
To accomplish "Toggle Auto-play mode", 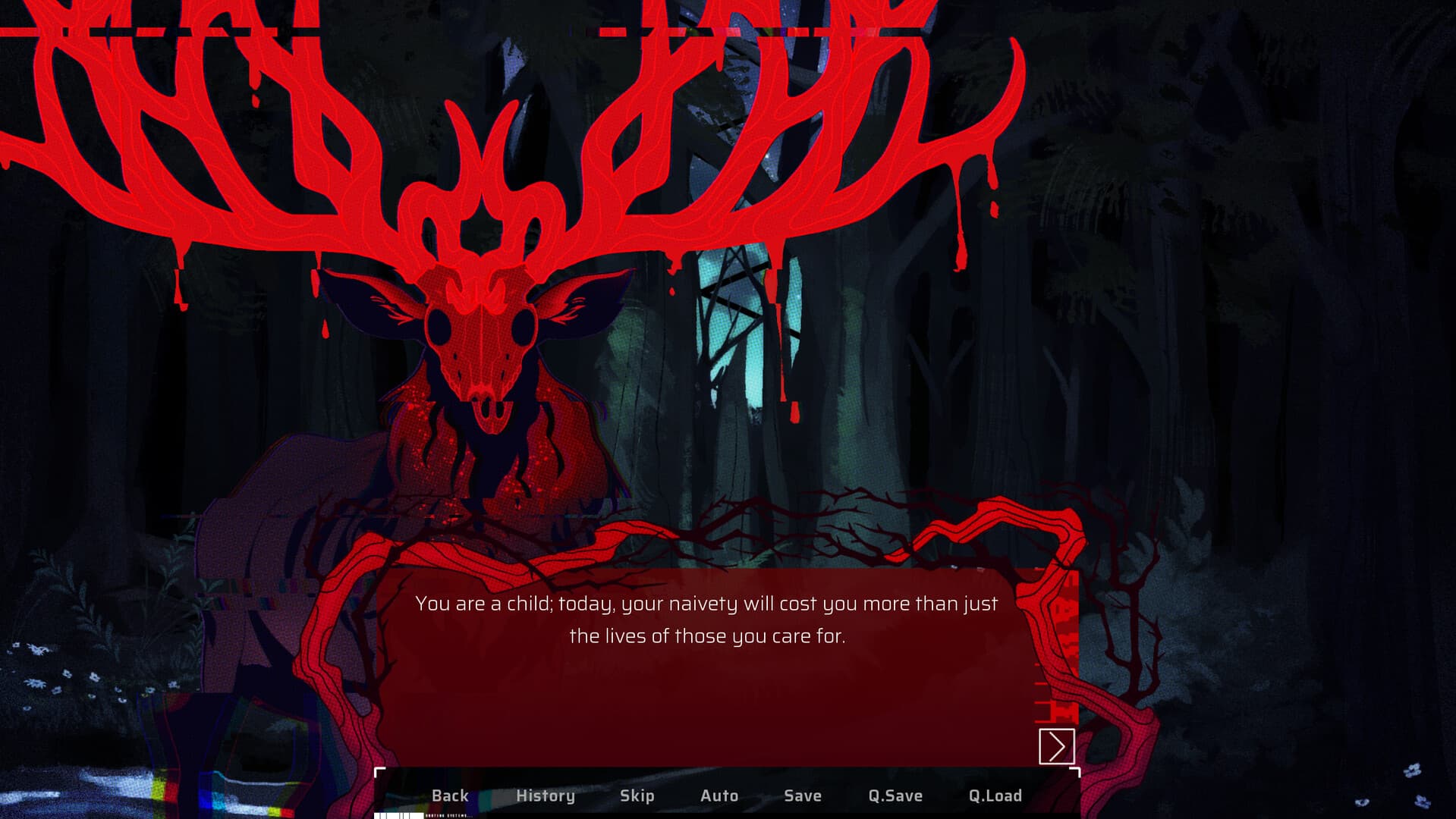I will click(718, 795).
